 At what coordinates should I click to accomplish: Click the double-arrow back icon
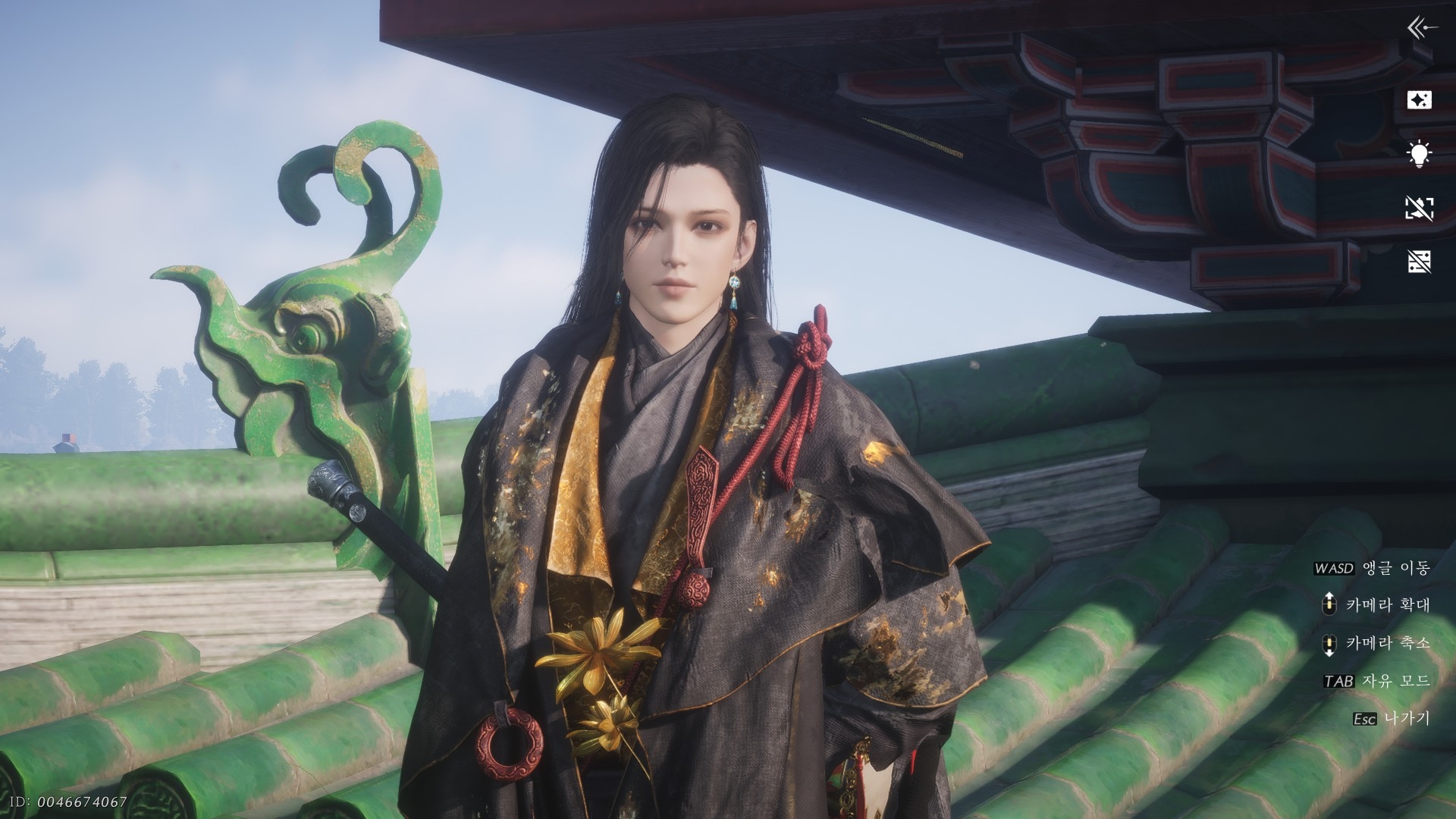tap(1422, 29)
